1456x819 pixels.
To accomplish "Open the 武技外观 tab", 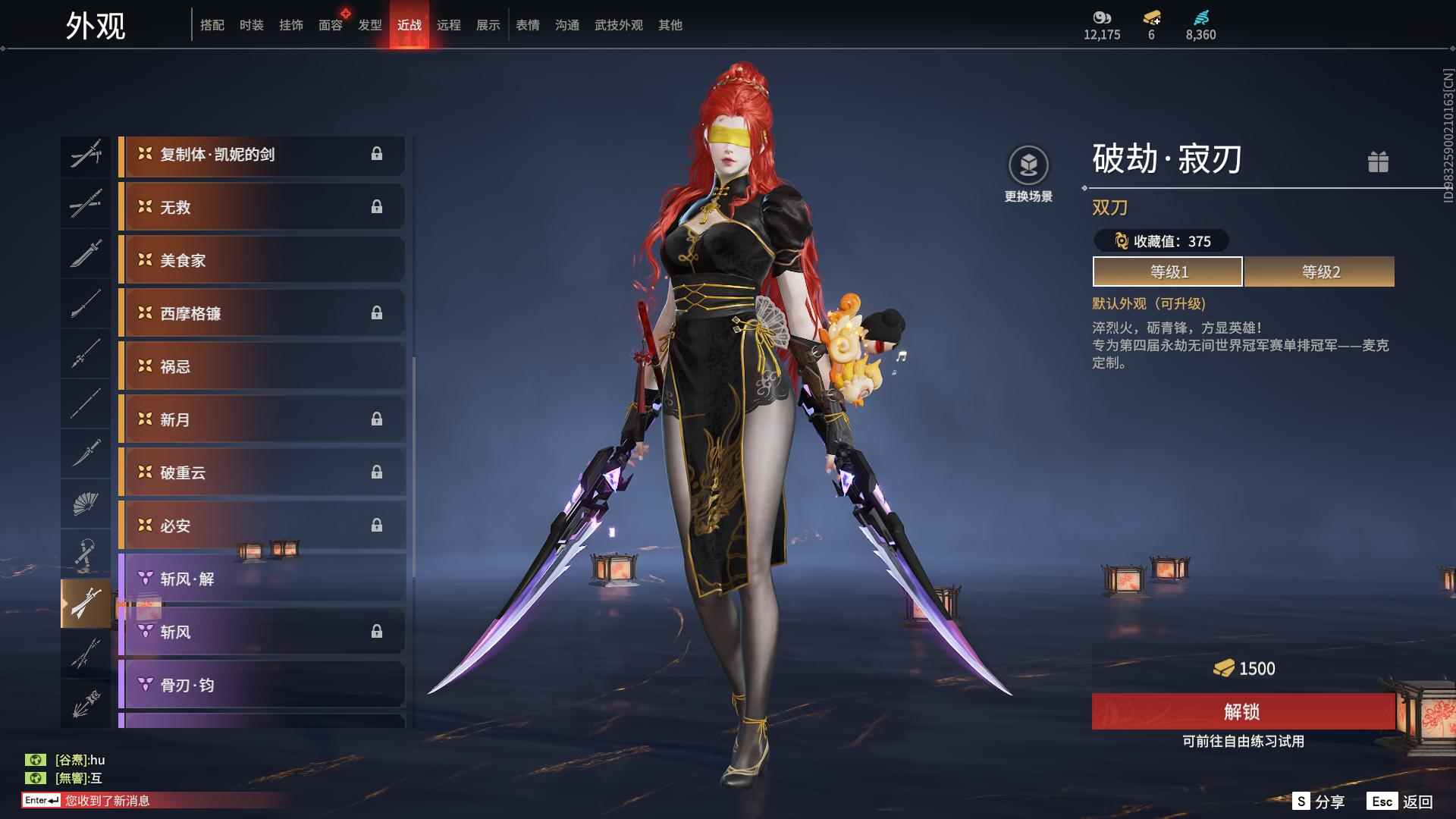I will click(618, 25).
